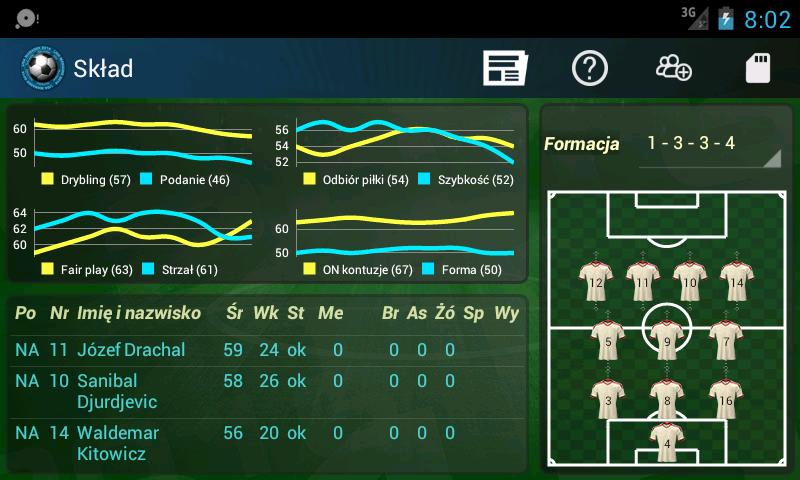Select shirt number 11 on the pitch

click(641, 281)
